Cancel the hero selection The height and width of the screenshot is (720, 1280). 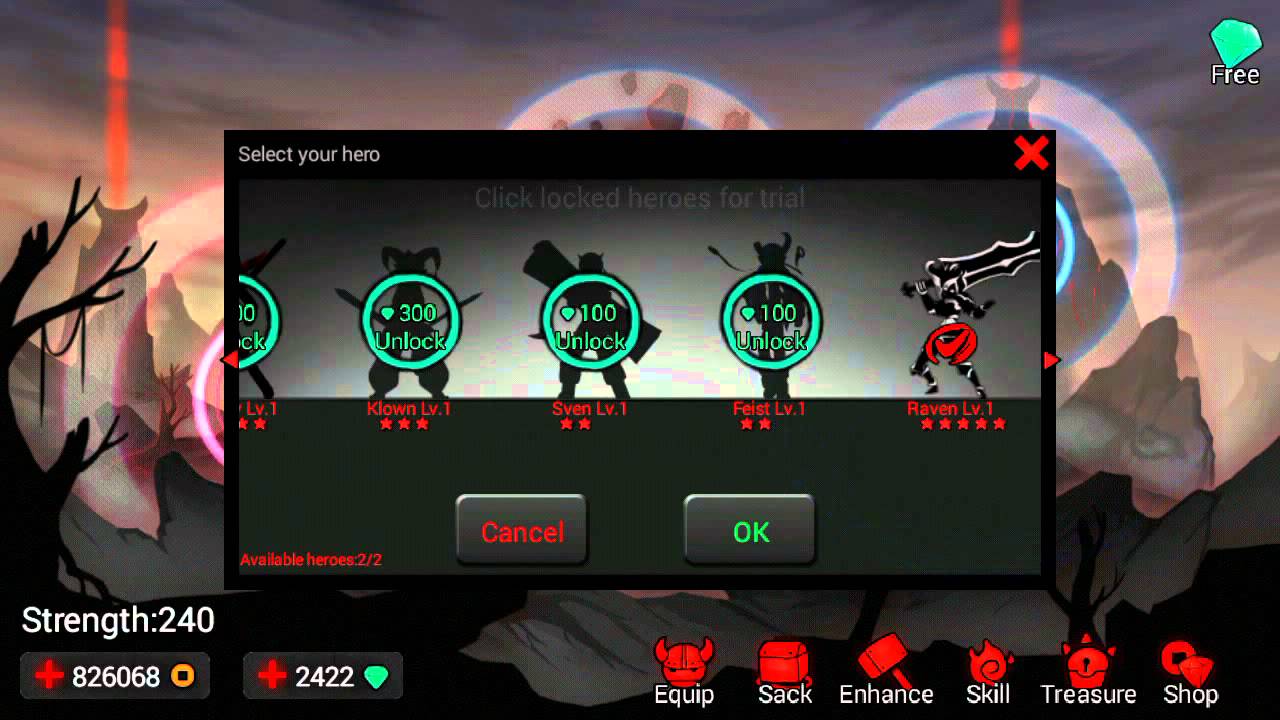[x=521, y=531]
